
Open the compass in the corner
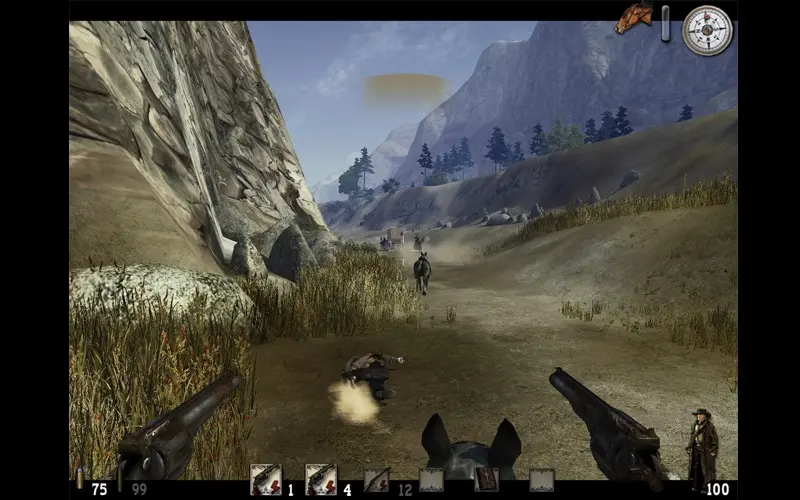click(x=707, y=30)
